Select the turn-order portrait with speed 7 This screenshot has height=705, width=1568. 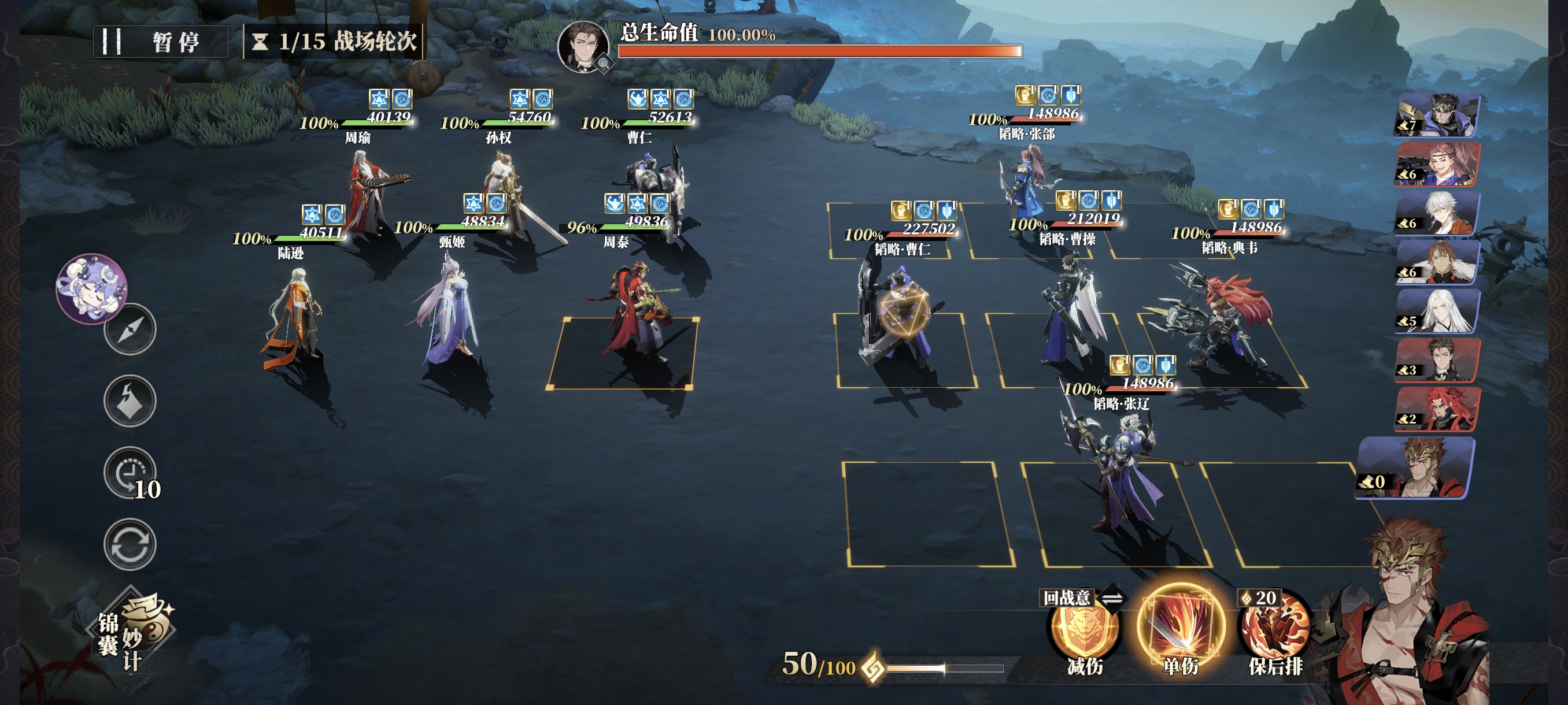click(1437, 115)
